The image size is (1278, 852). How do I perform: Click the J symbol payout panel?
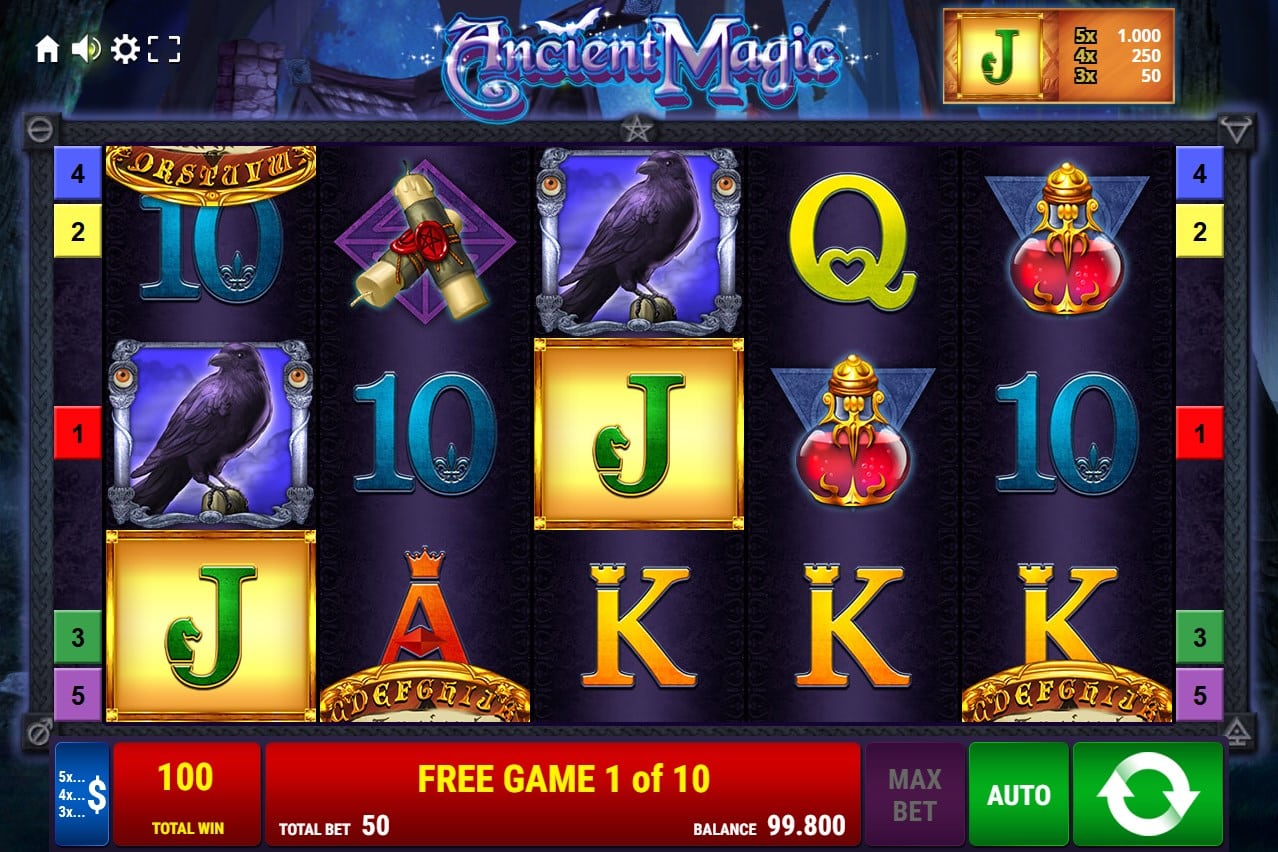[x=1058, y=56]
